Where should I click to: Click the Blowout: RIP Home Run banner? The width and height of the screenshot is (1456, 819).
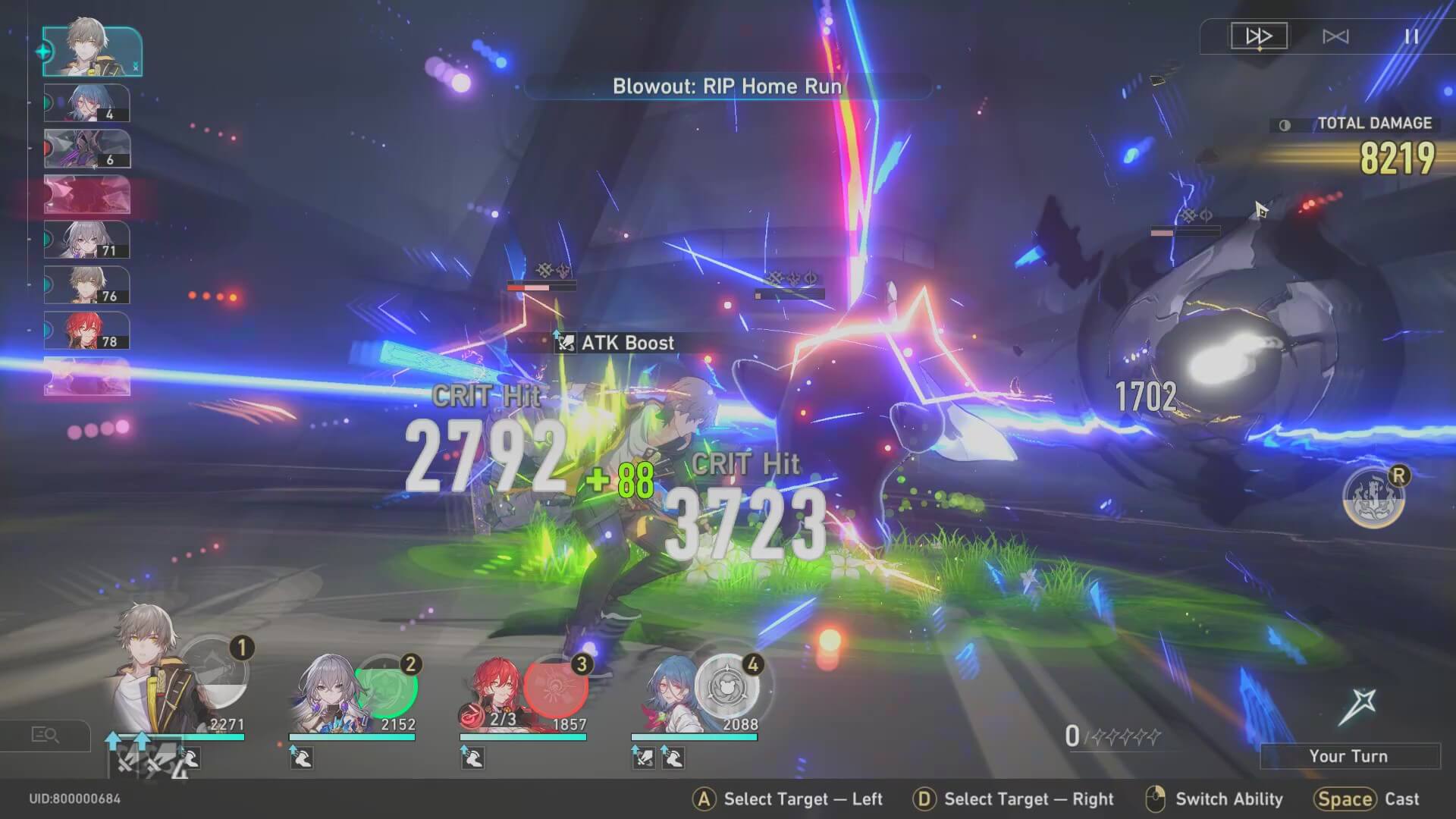(726, 86)
